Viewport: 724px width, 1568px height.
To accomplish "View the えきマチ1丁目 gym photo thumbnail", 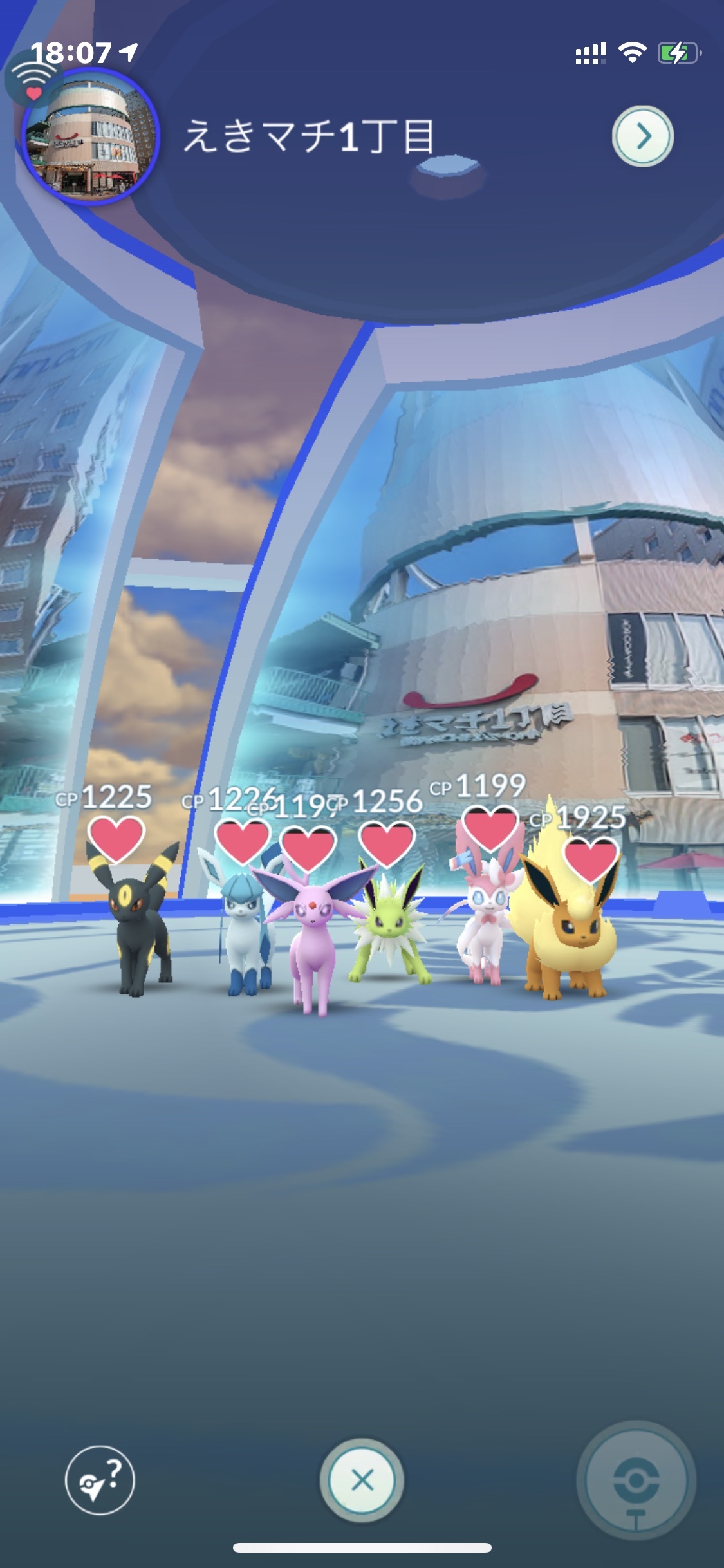I will click(89, 137).
